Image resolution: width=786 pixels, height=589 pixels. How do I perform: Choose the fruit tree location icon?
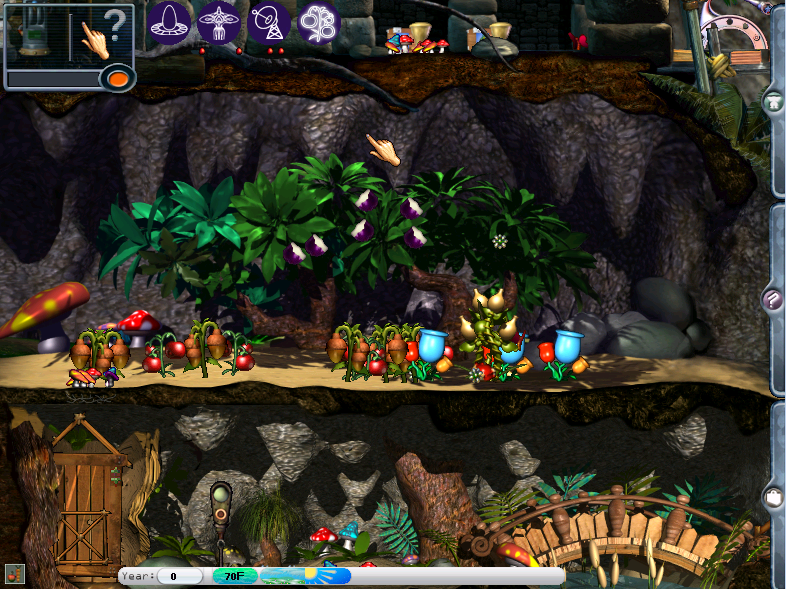pyautogui.click(x=318, y=21)
